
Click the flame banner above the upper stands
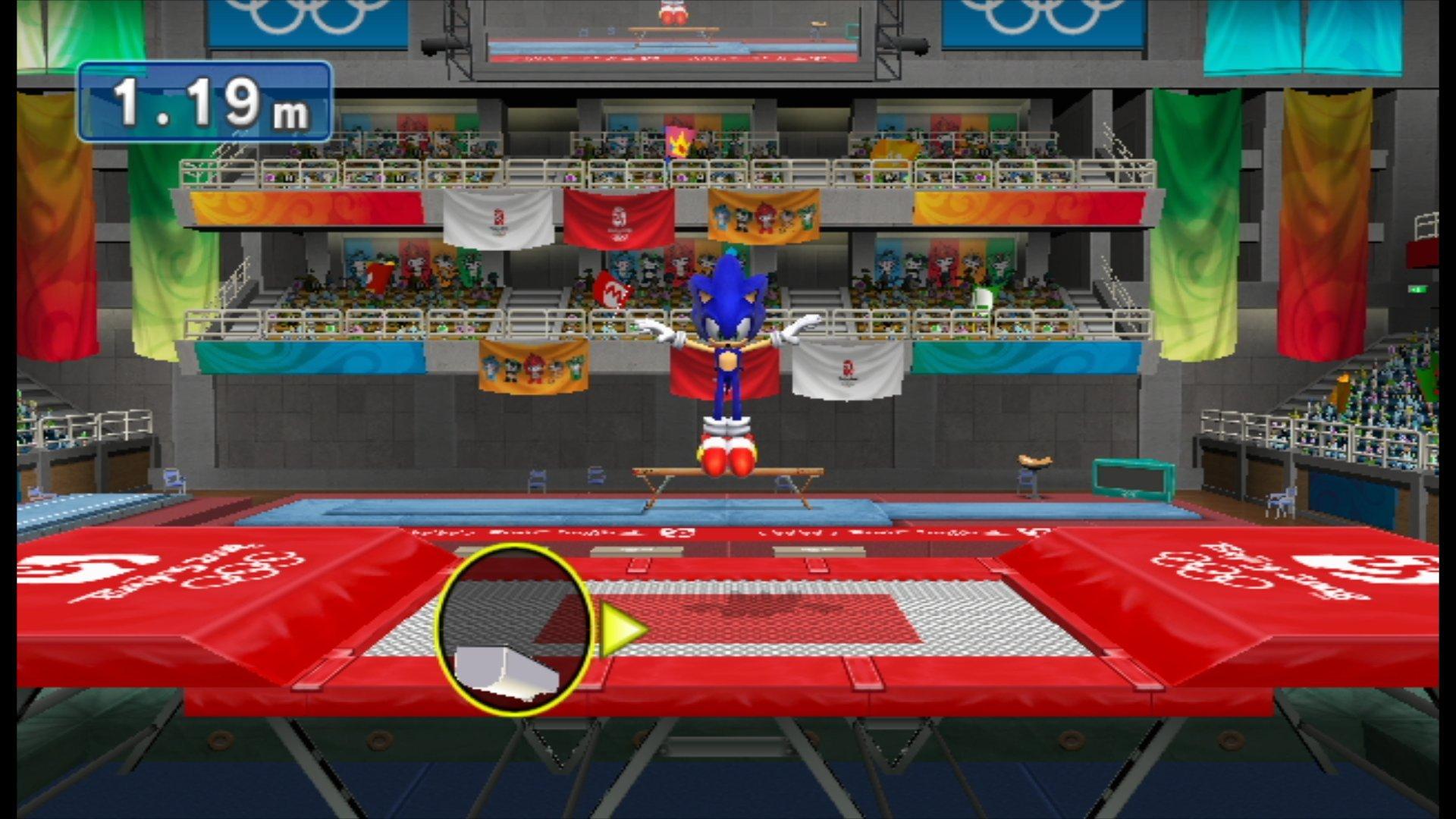click(679, 140)
